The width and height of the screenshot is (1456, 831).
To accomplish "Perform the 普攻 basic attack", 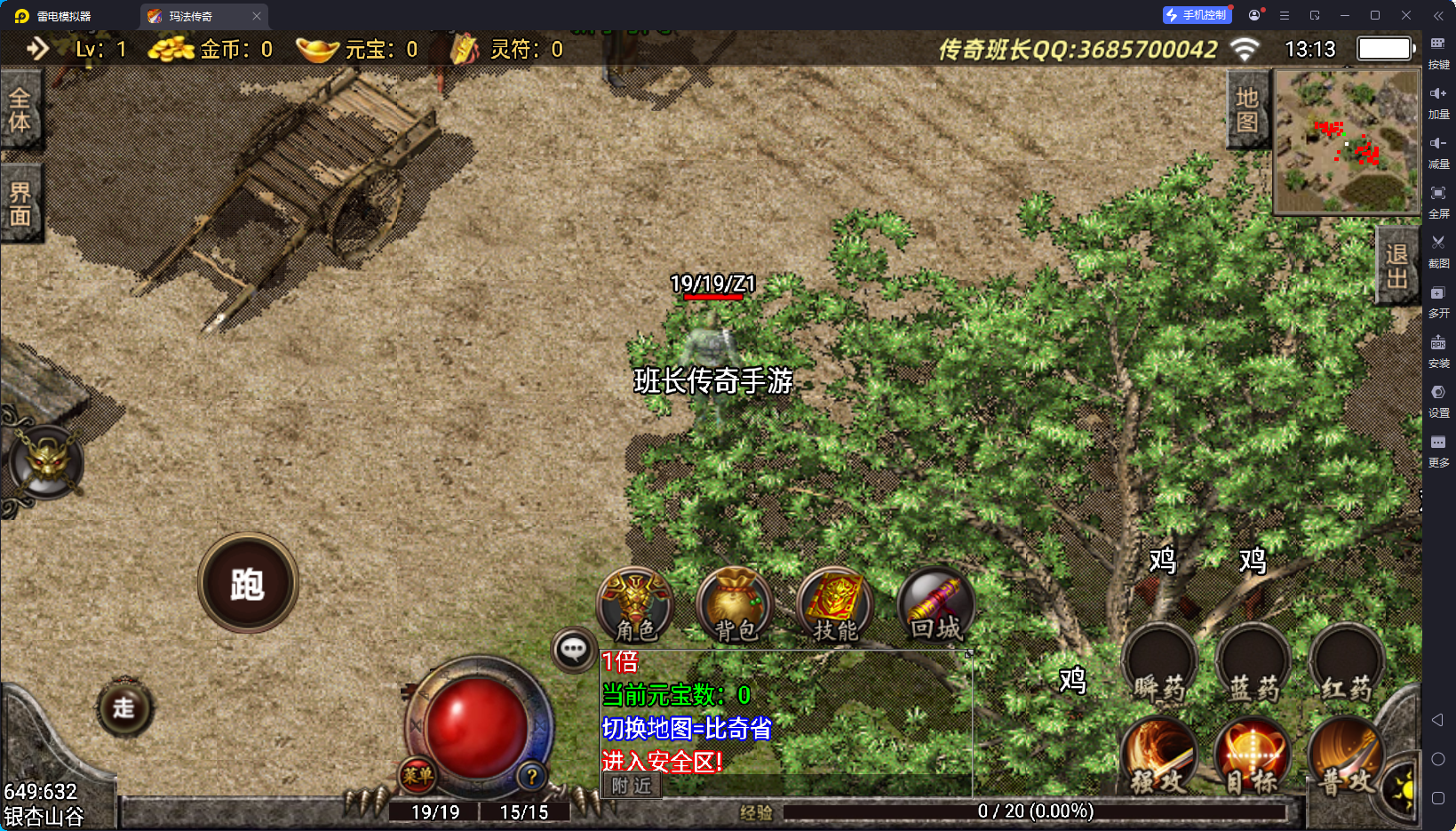I will coord(1346,755).
